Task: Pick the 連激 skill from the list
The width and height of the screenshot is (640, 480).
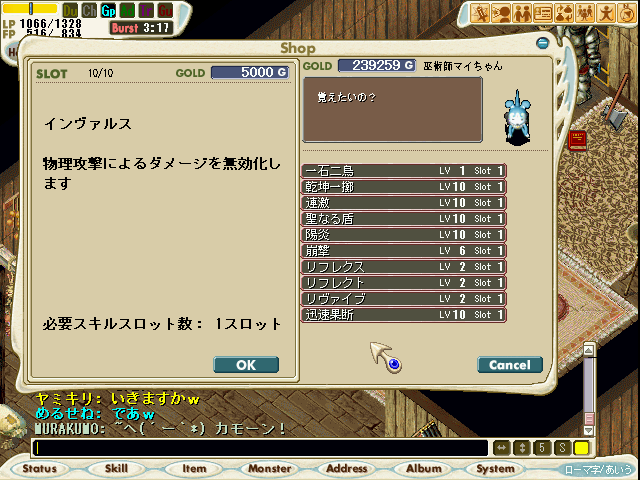Action: [x=403, y=203]
